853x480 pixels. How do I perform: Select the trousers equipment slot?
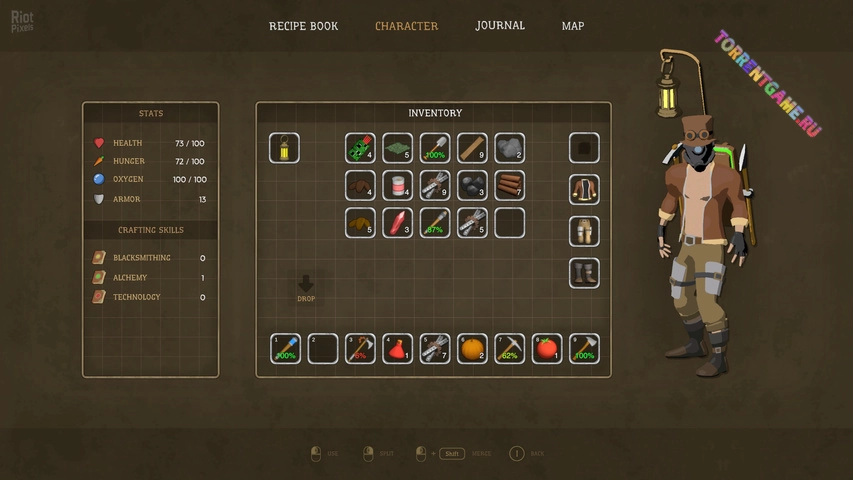coord(584,231)
